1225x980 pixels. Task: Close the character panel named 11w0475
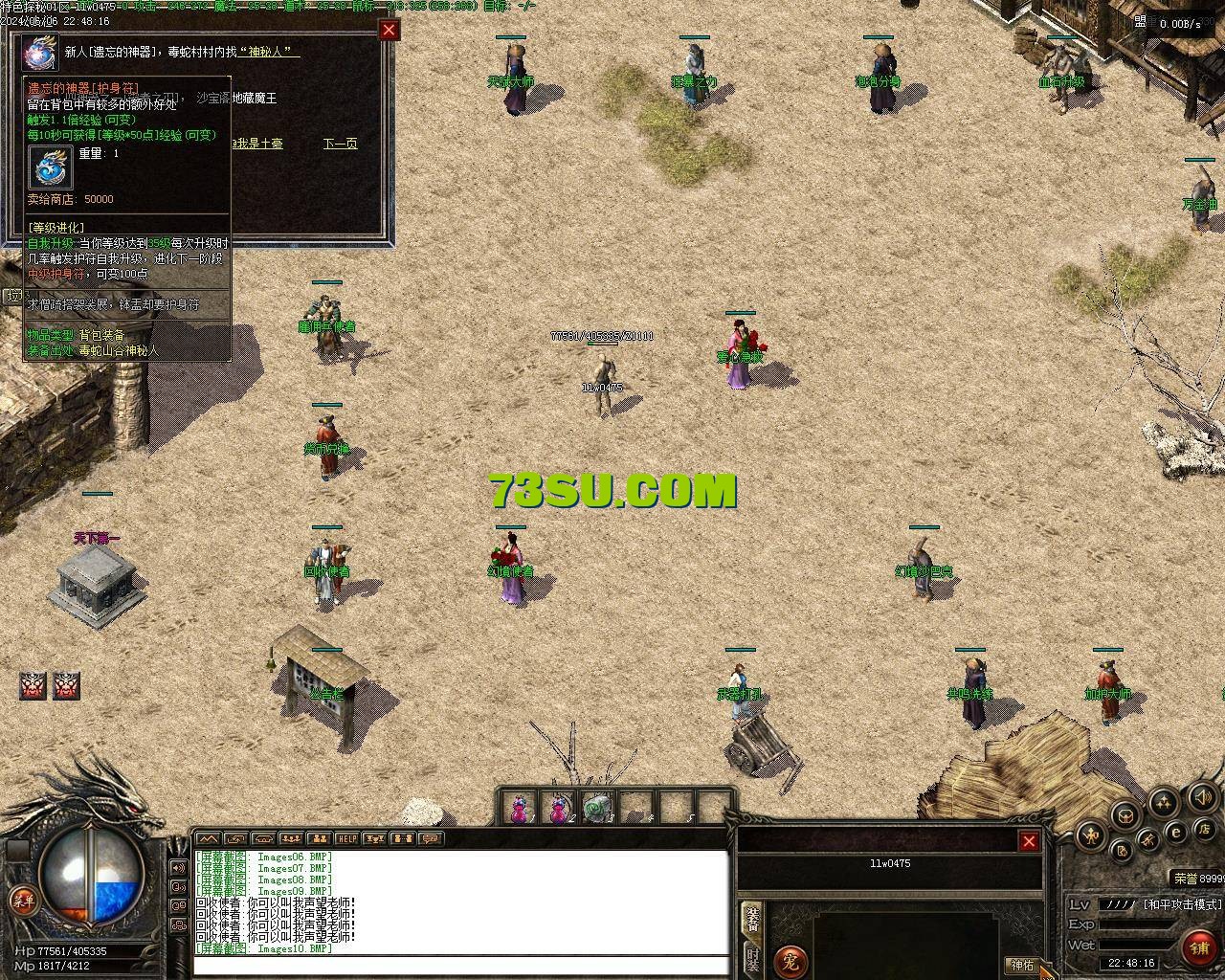(1029, 841)
